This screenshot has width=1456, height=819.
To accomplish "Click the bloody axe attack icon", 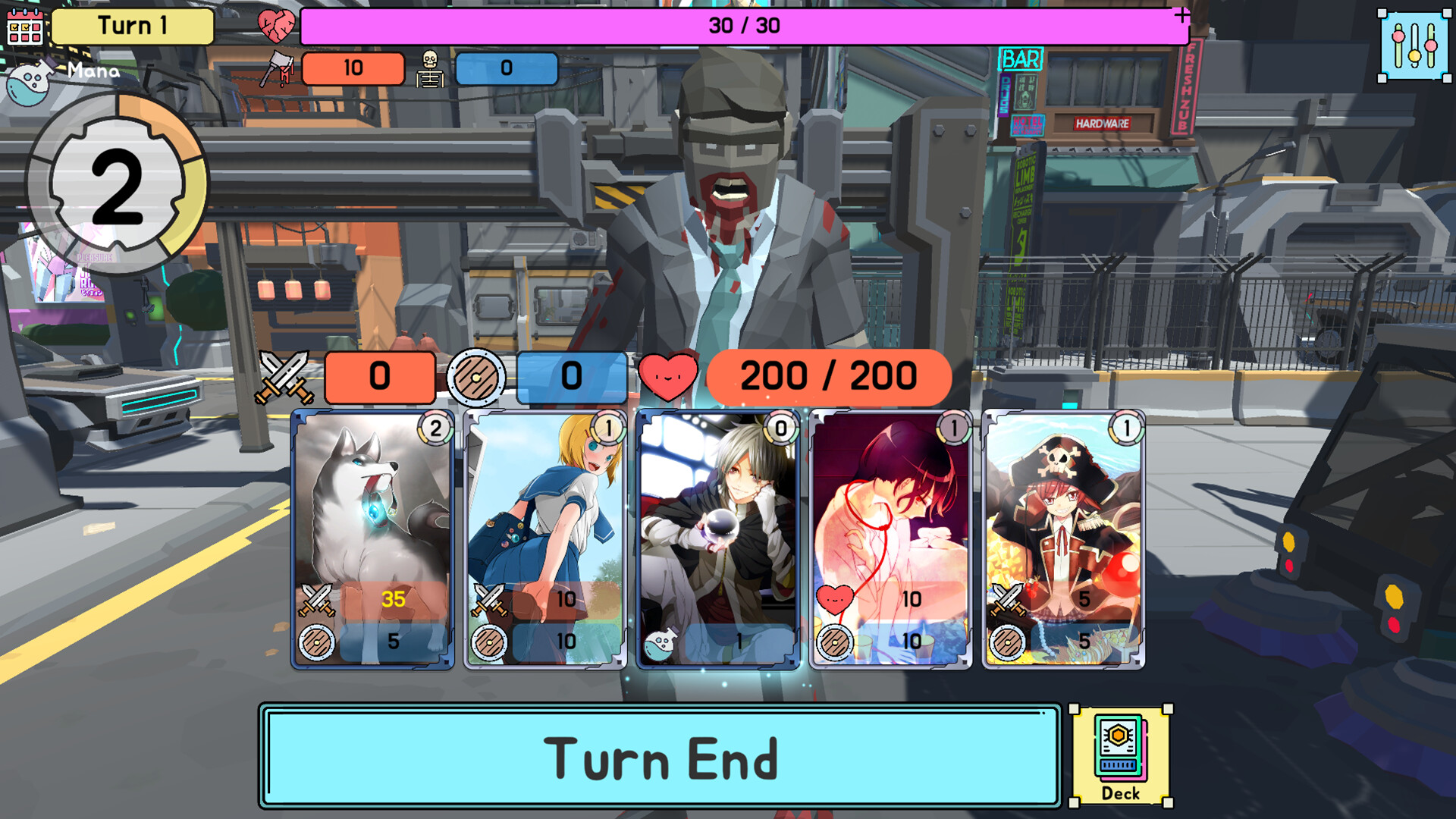I will (x=275, y=69).
